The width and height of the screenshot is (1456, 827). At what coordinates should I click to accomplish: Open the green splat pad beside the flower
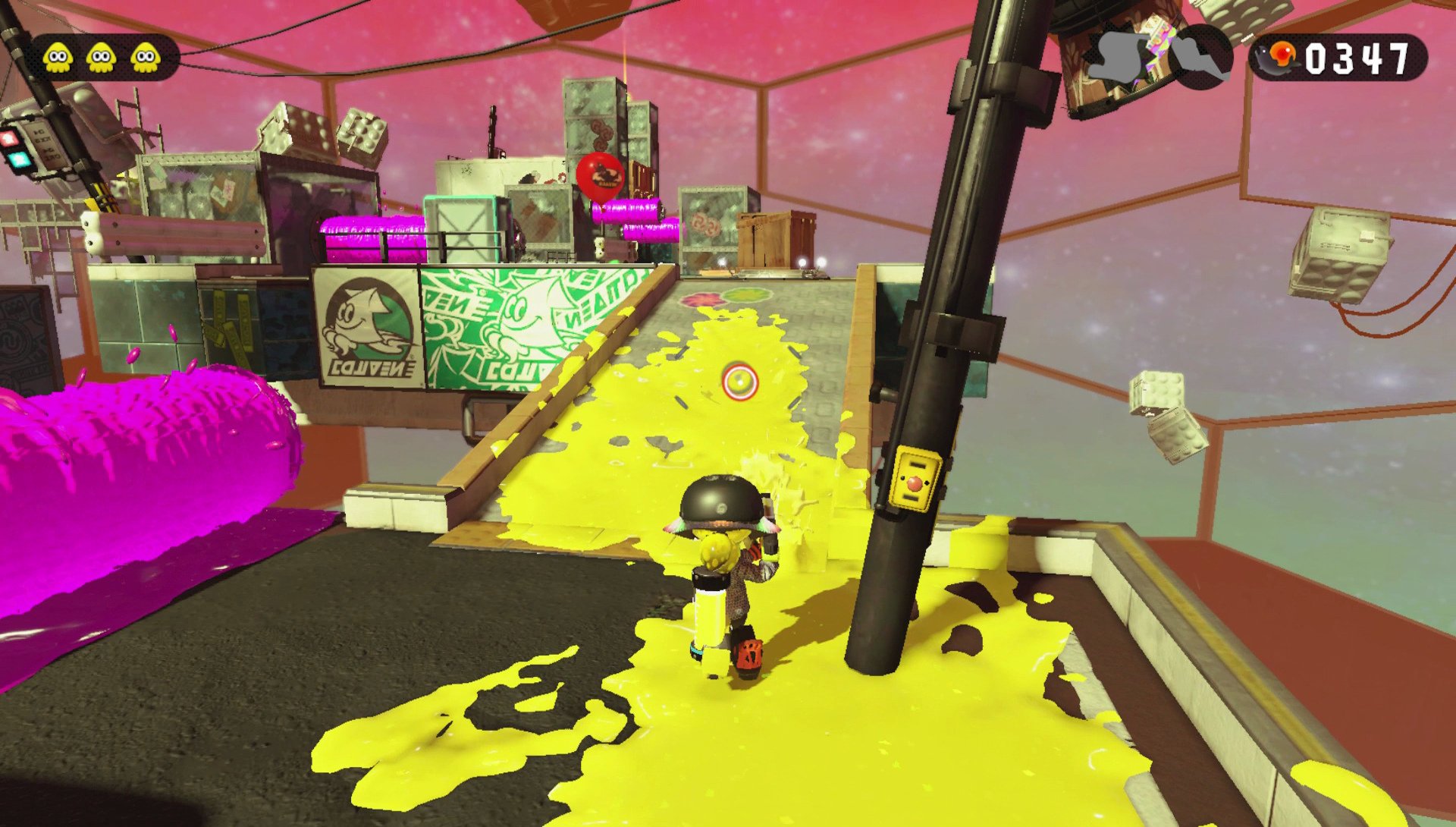745,295
